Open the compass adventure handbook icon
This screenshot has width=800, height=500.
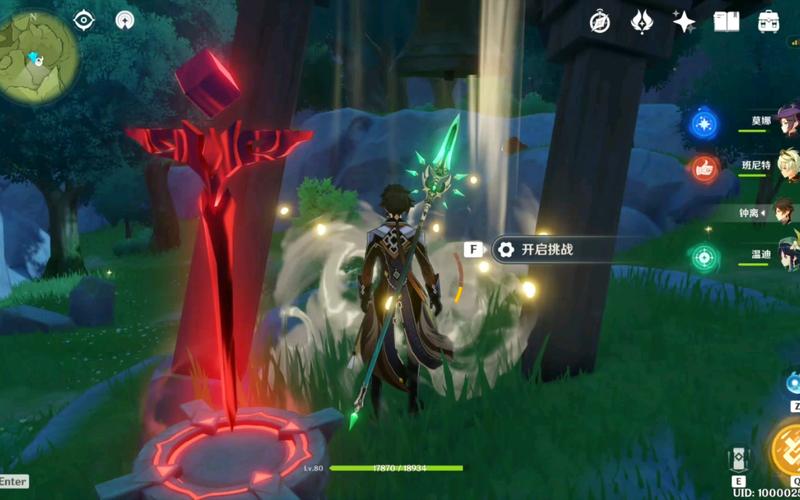600,21
